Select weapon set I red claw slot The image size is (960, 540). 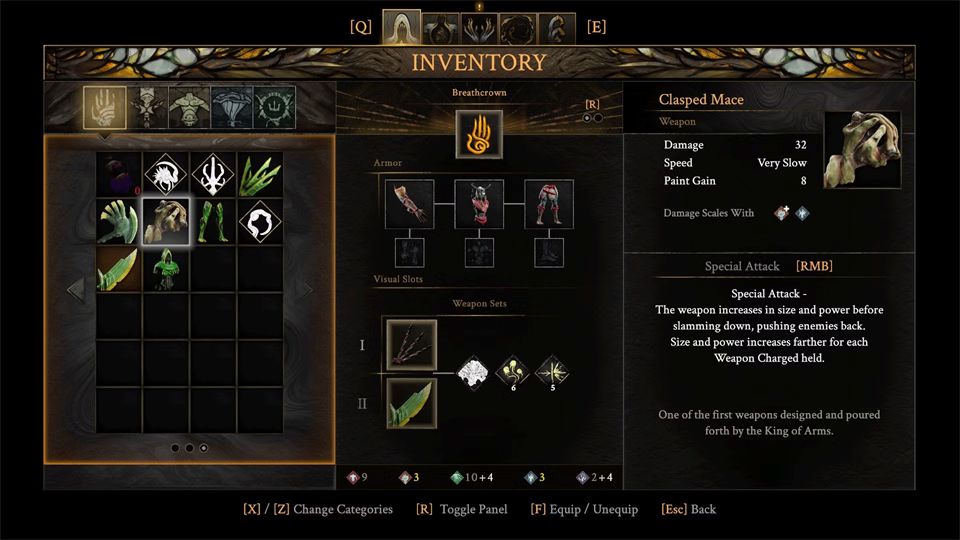(411, 345)
